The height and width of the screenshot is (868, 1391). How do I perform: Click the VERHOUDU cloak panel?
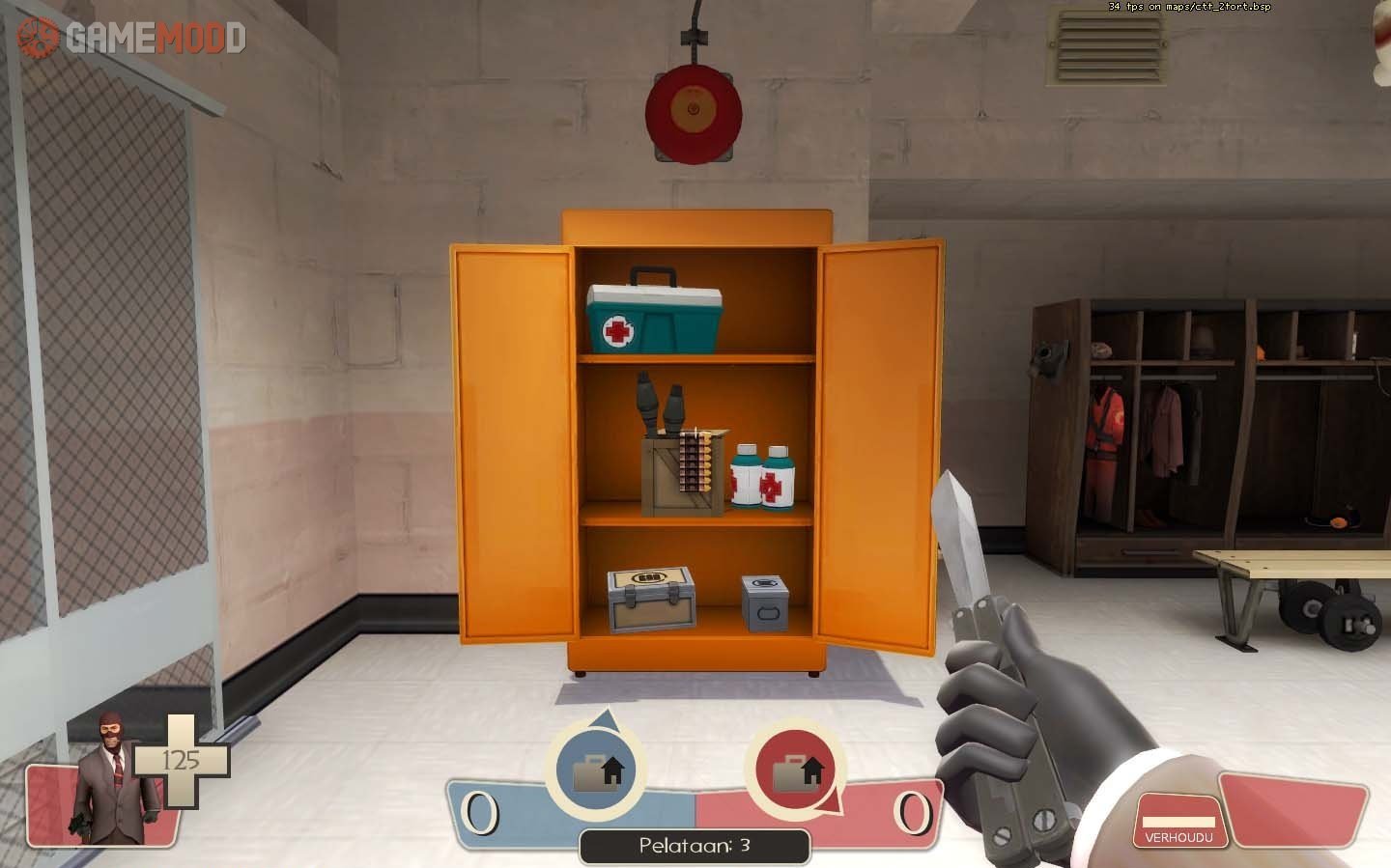1178,823
